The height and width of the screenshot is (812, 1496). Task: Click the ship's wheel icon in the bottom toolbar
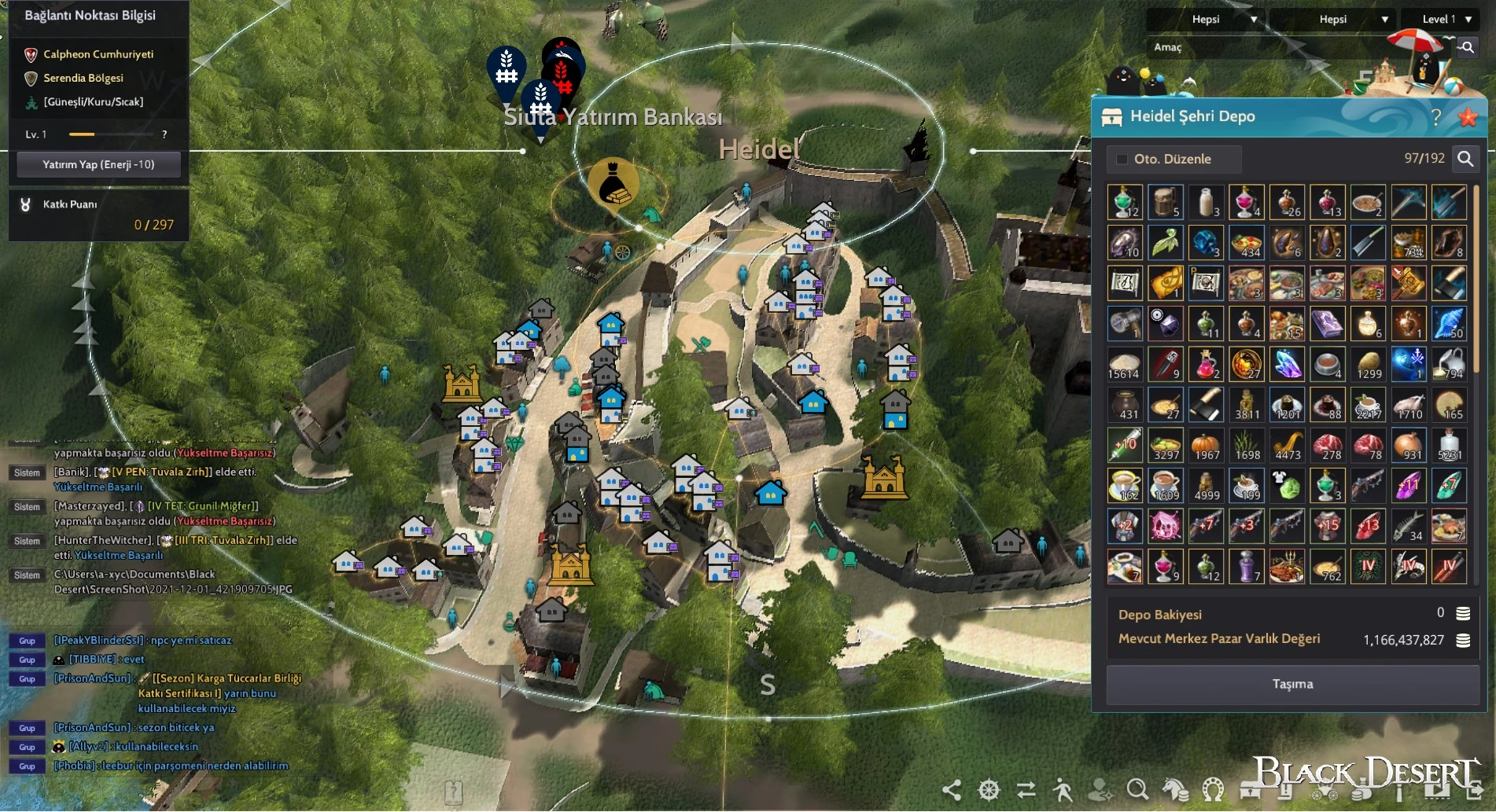tap(989, 789)
